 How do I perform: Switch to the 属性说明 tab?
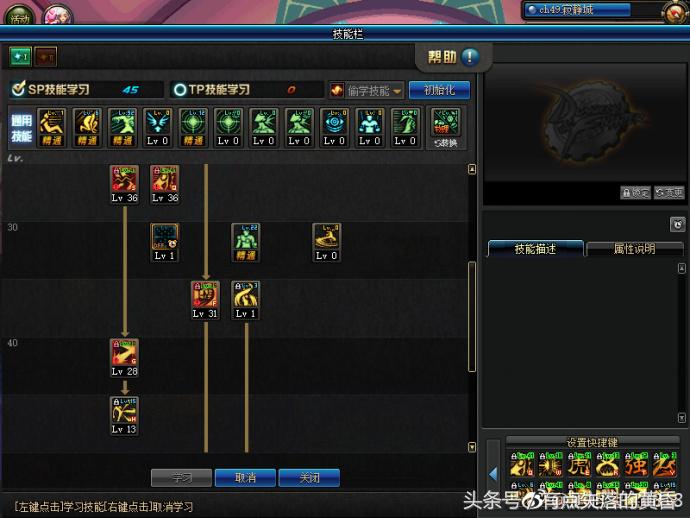pos(634,249)
